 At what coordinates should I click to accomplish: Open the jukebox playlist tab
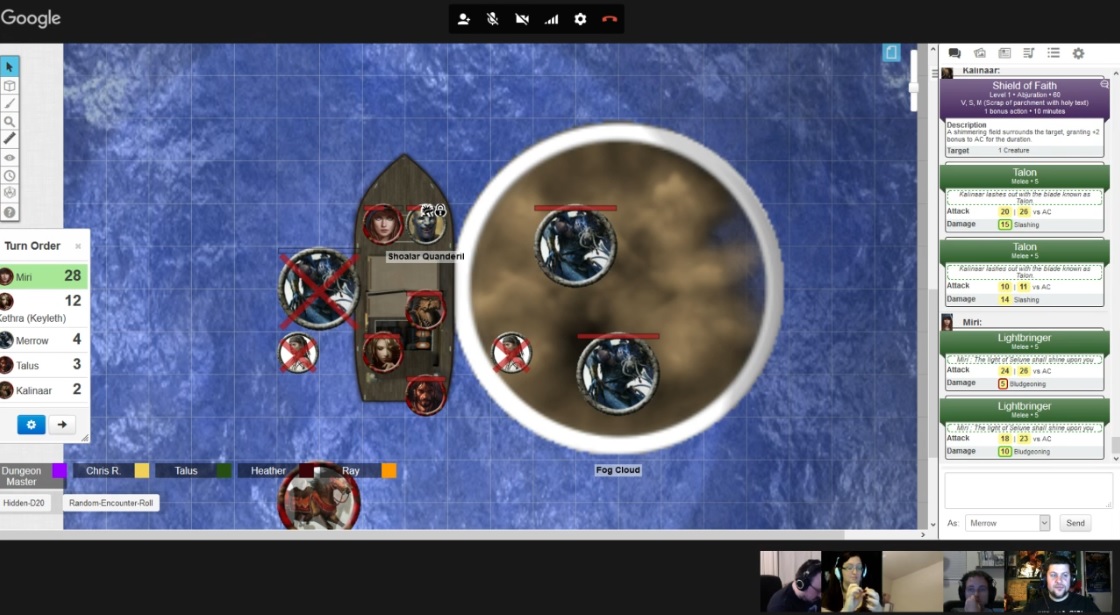(x=1029, y=53)
